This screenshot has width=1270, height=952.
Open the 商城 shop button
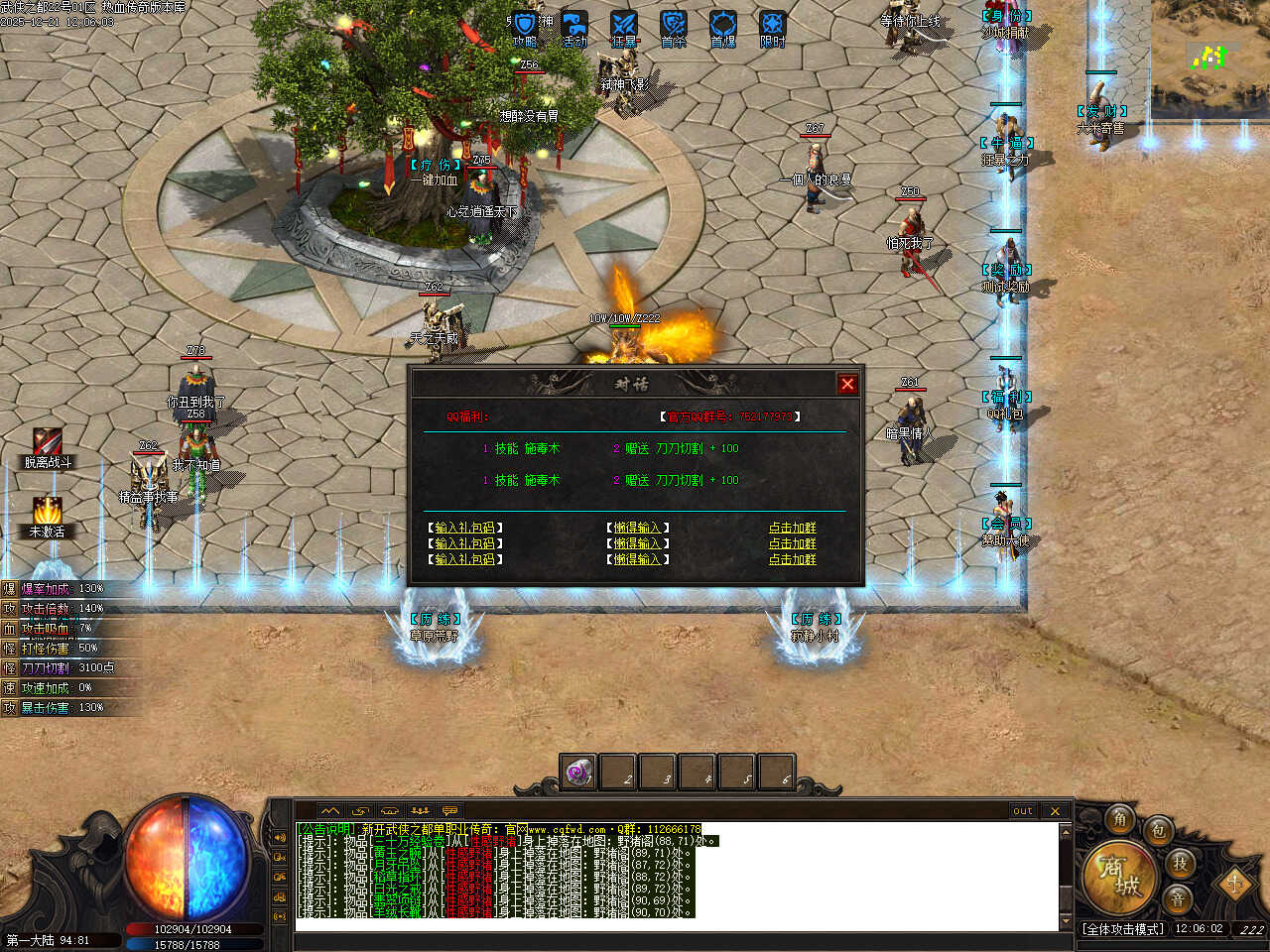(x=1118, y=877)
